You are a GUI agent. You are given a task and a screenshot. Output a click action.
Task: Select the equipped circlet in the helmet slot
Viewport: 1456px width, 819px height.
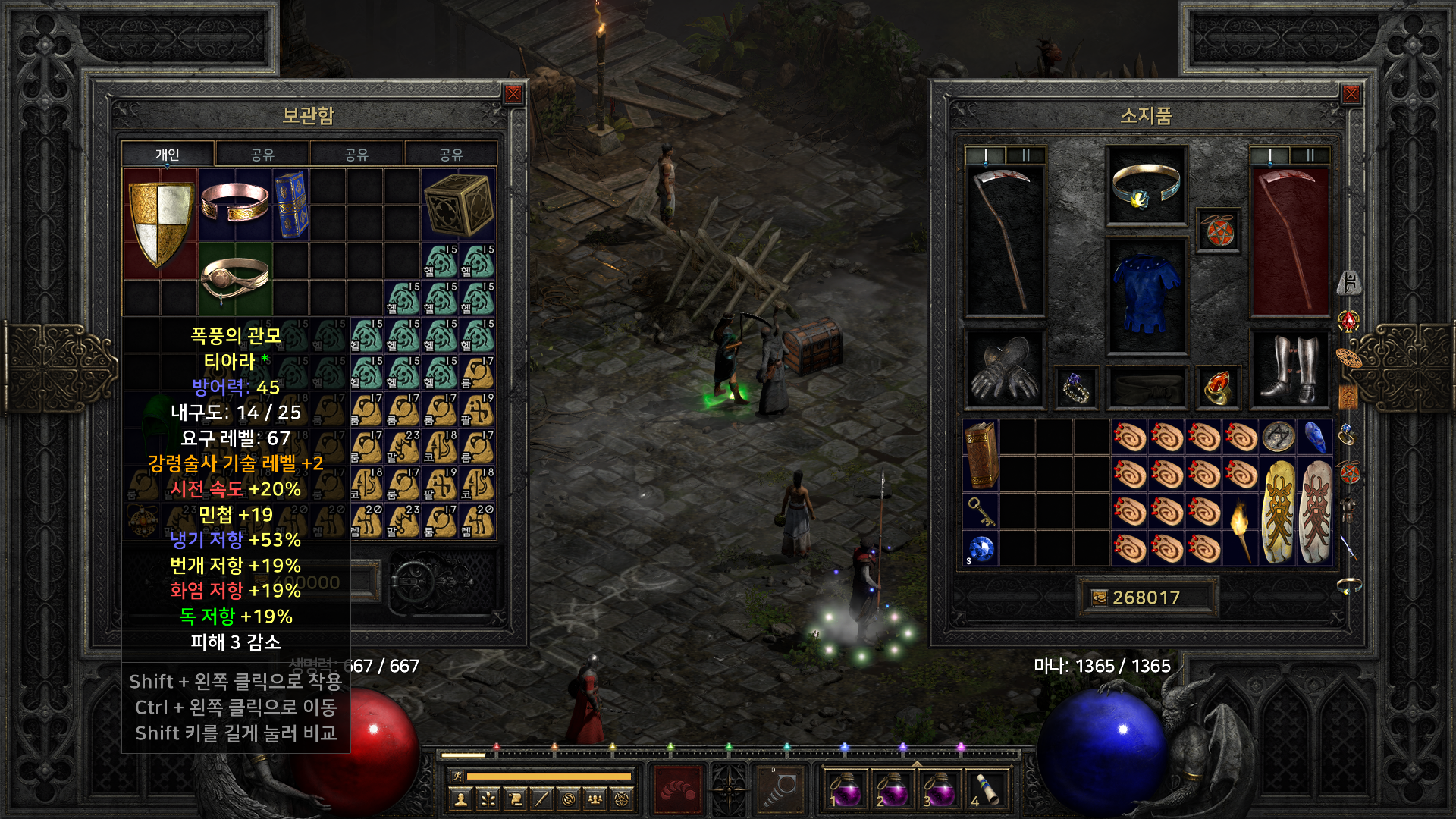click(1145, 186)
